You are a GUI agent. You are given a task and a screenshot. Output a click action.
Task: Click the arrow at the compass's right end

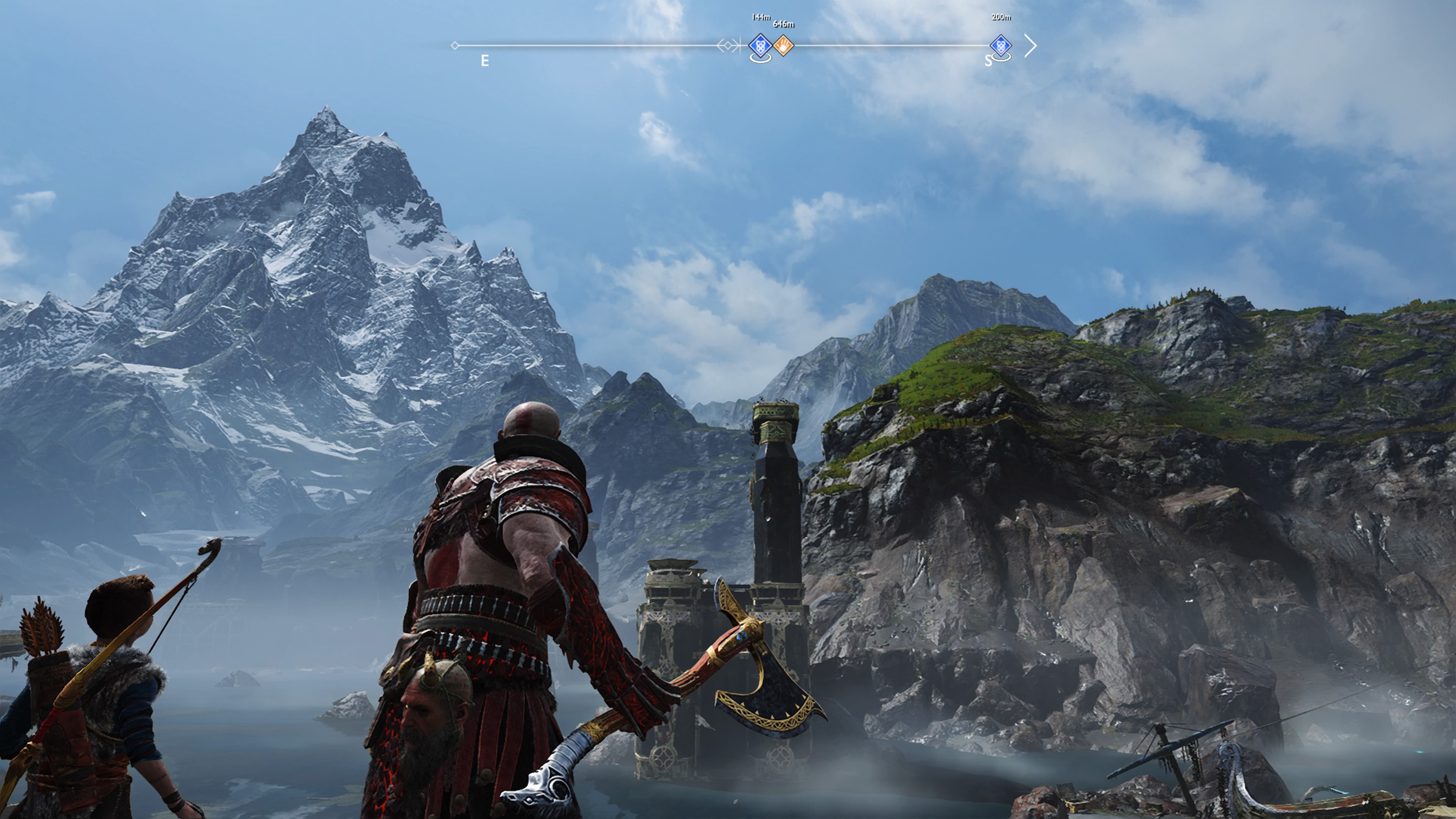1031,46
